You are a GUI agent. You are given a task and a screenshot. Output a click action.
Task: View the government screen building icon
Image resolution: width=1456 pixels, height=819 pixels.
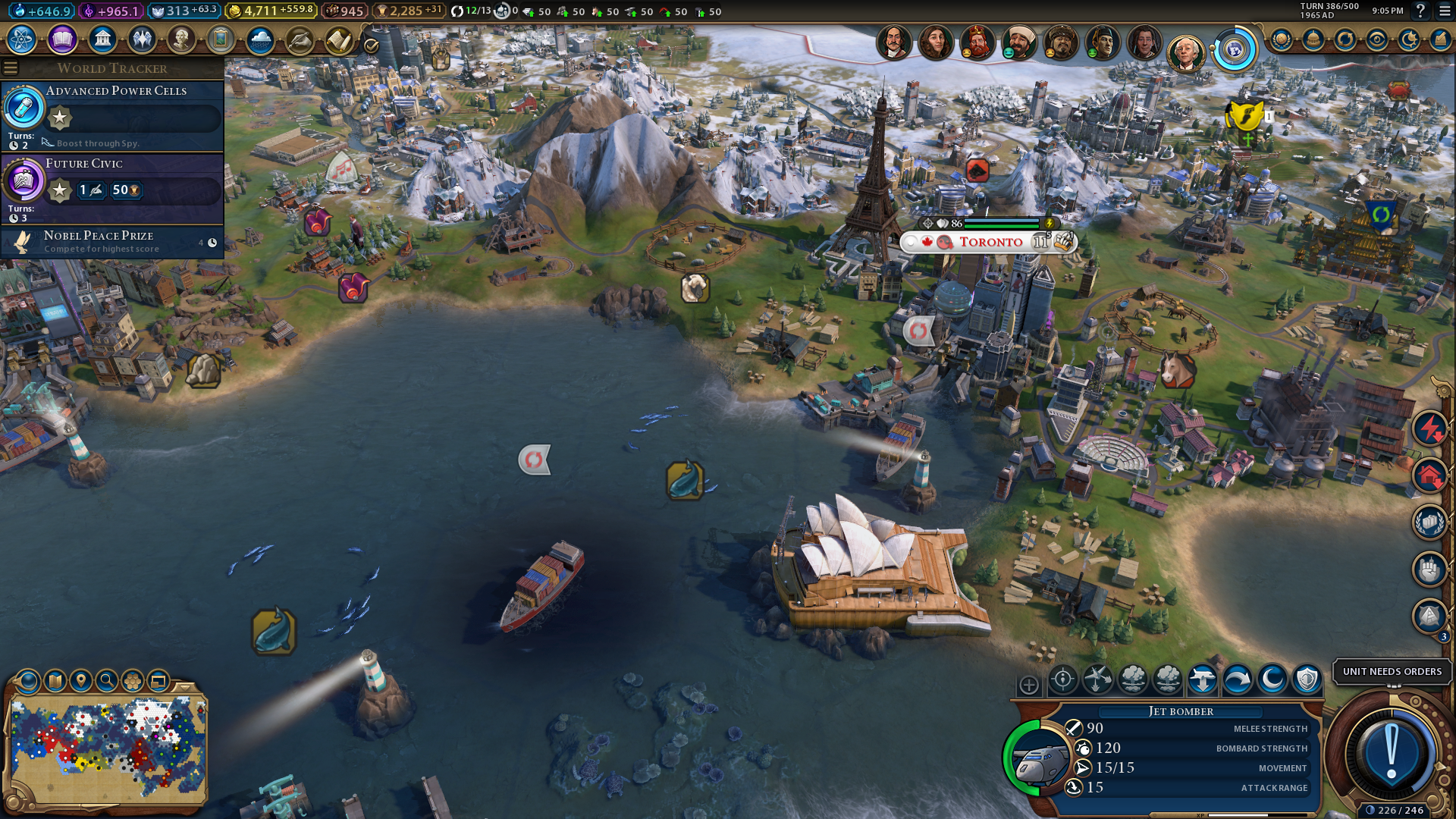pos(102,39)
